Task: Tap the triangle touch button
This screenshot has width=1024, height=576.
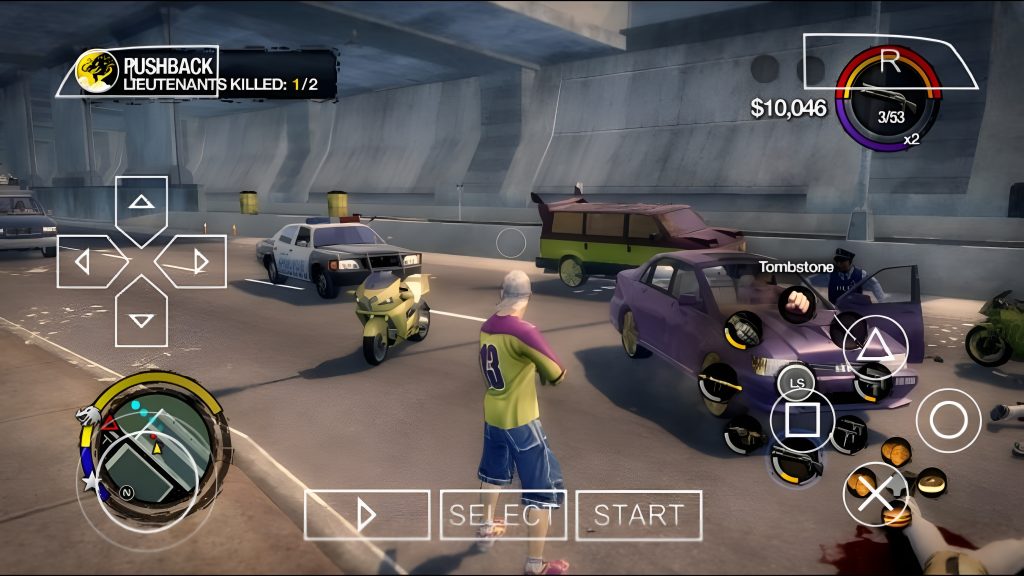Action: point(875,346)
